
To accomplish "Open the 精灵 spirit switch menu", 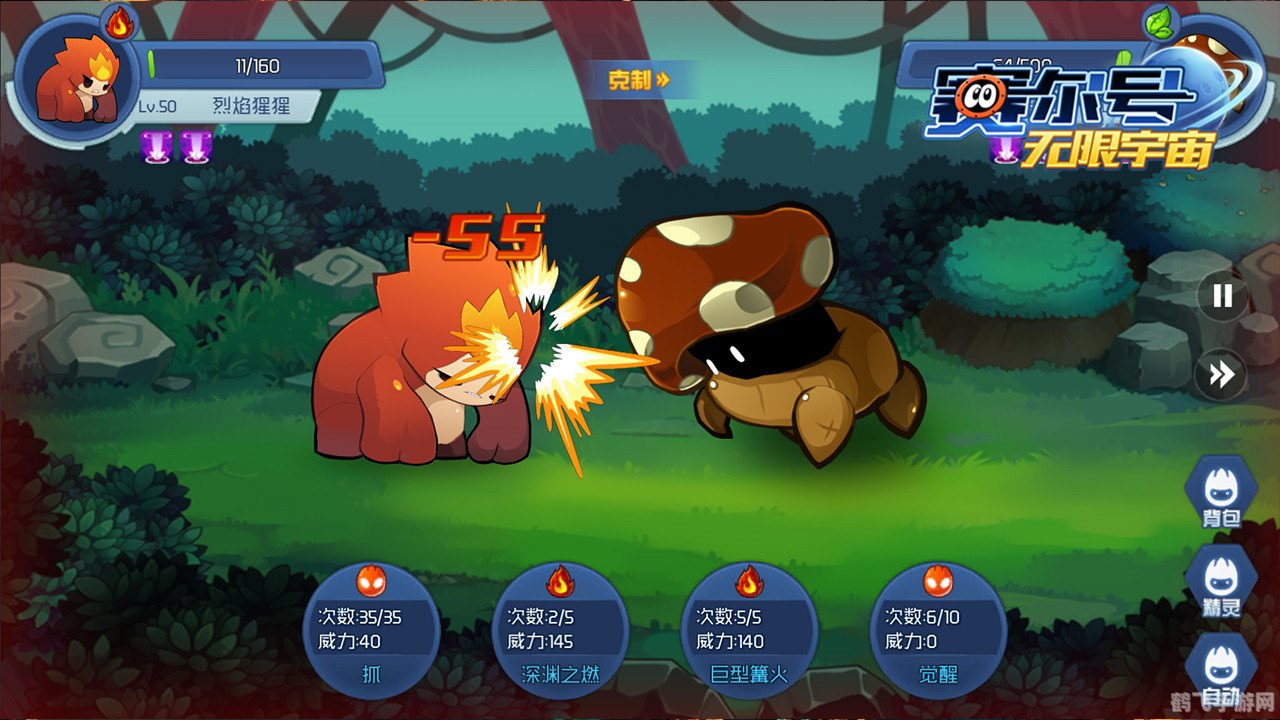I will pos(1221,582).
